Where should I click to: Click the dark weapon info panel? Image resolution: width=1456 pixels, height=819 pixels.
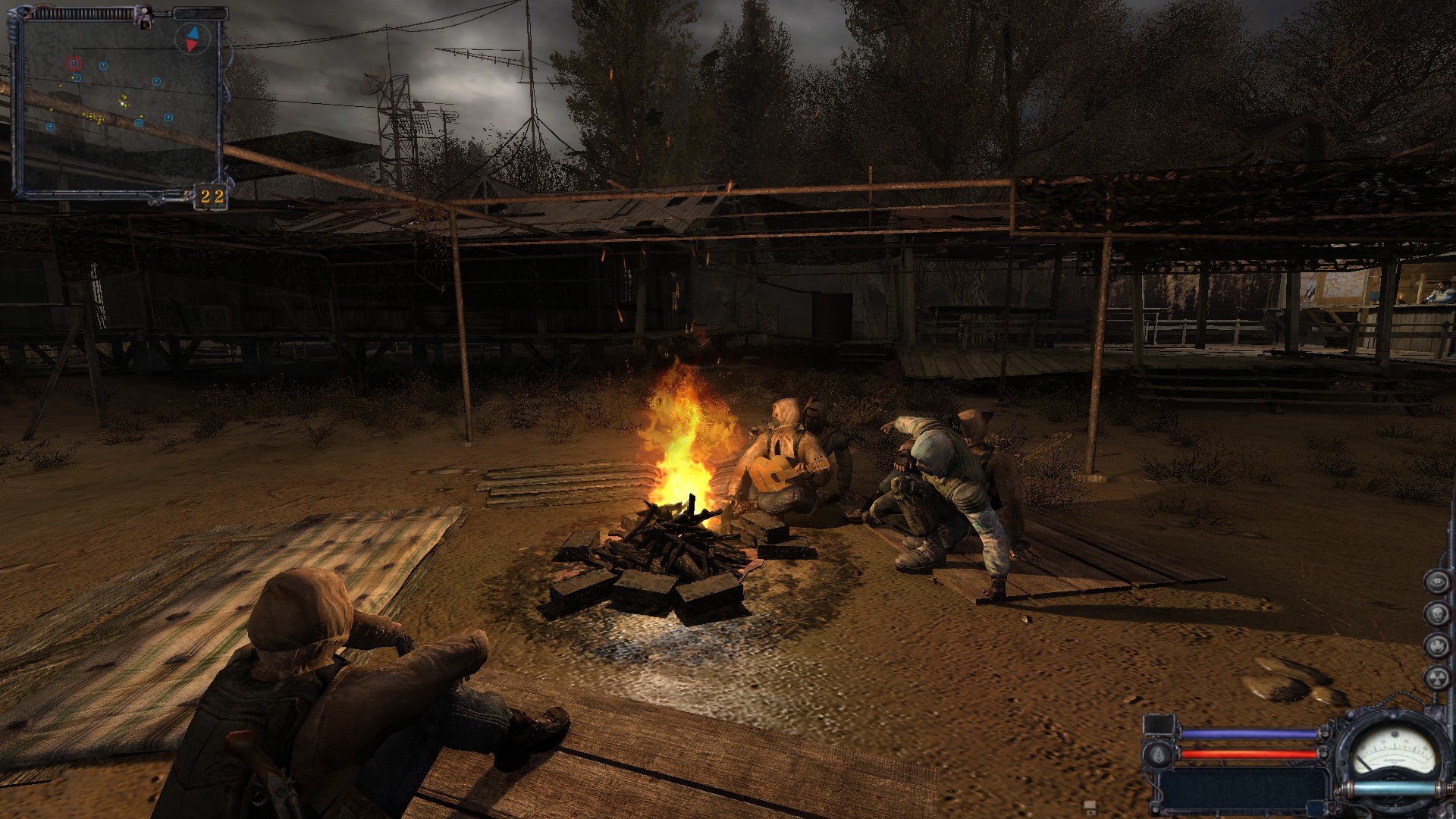[x=1244, y=789]
